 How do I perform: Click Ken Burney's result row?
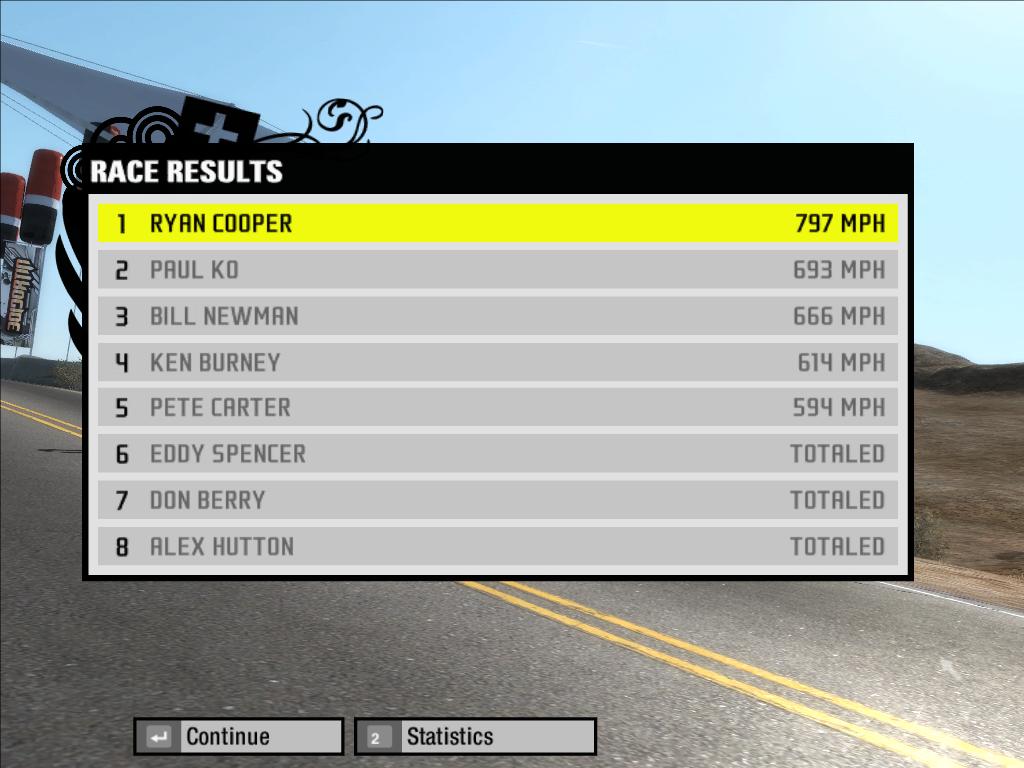click(497, 362)
